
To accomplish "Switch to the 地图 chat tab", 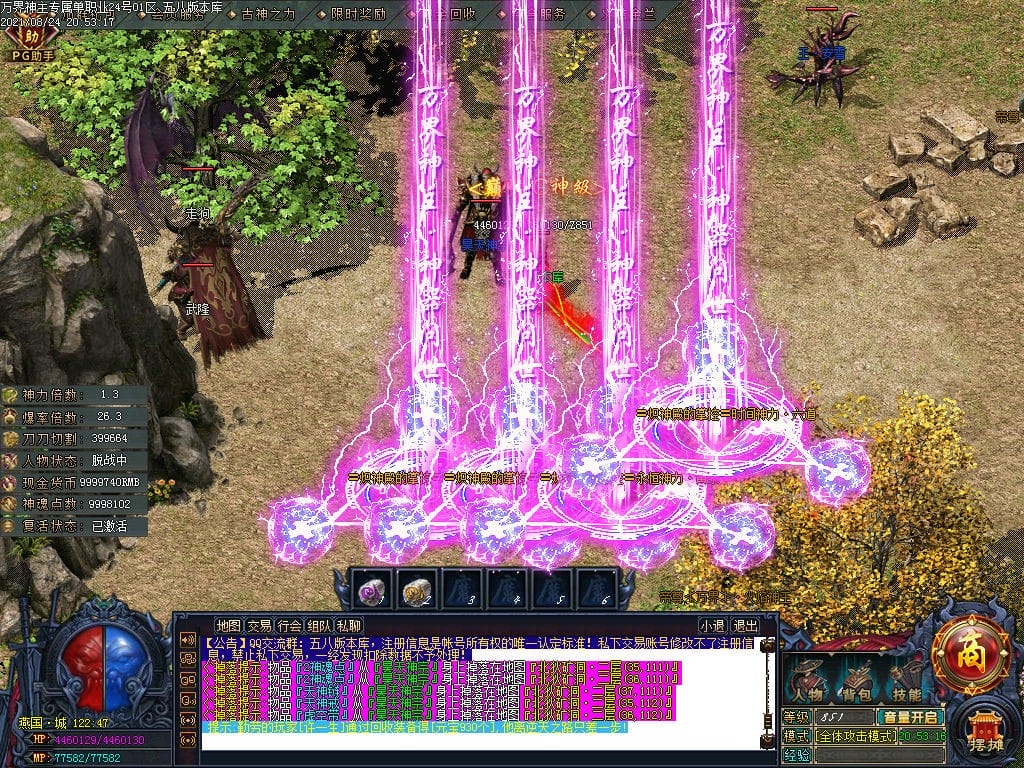I will [229, 626].
